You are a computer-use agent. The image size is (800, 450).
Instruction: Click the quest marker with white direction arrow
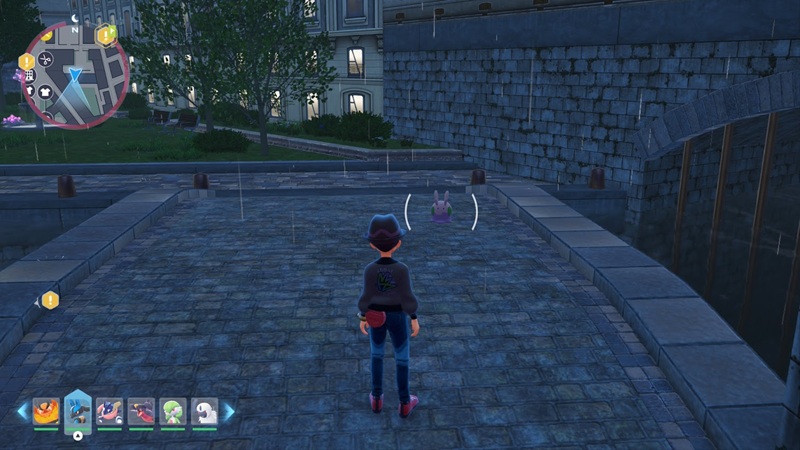coord(49,299)
